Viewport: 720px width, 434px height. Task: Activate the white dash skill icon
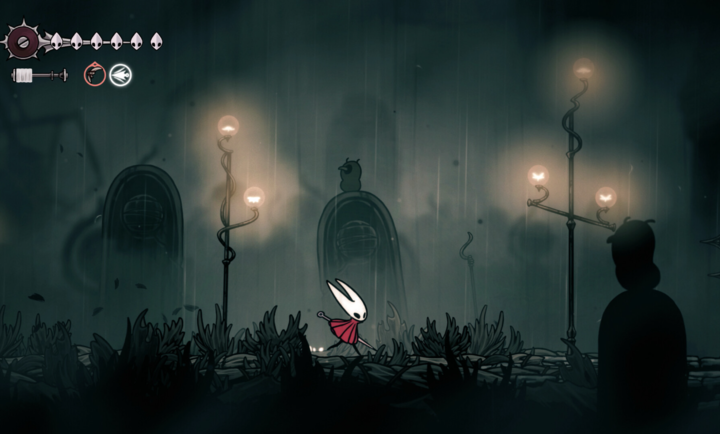pyautogui.click(x=120, y=74)
